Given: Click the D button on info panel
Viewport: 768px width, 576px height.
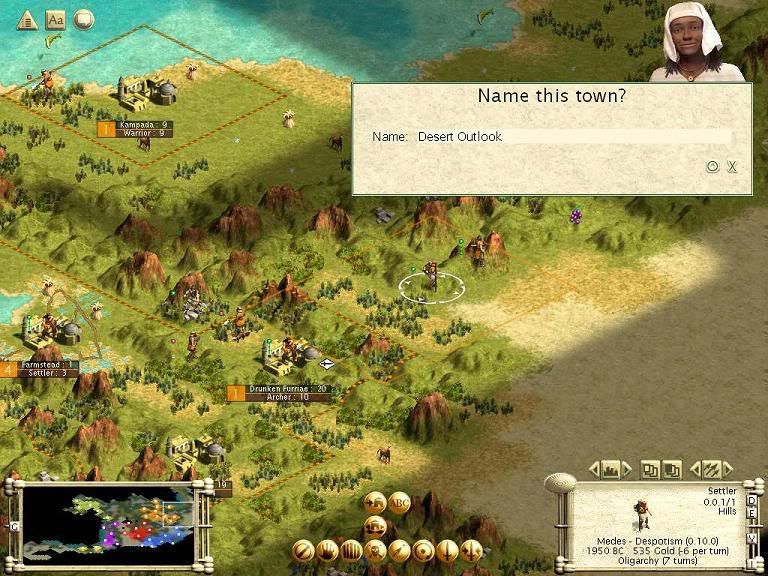Looking at the screenshot, I should 752,498.
